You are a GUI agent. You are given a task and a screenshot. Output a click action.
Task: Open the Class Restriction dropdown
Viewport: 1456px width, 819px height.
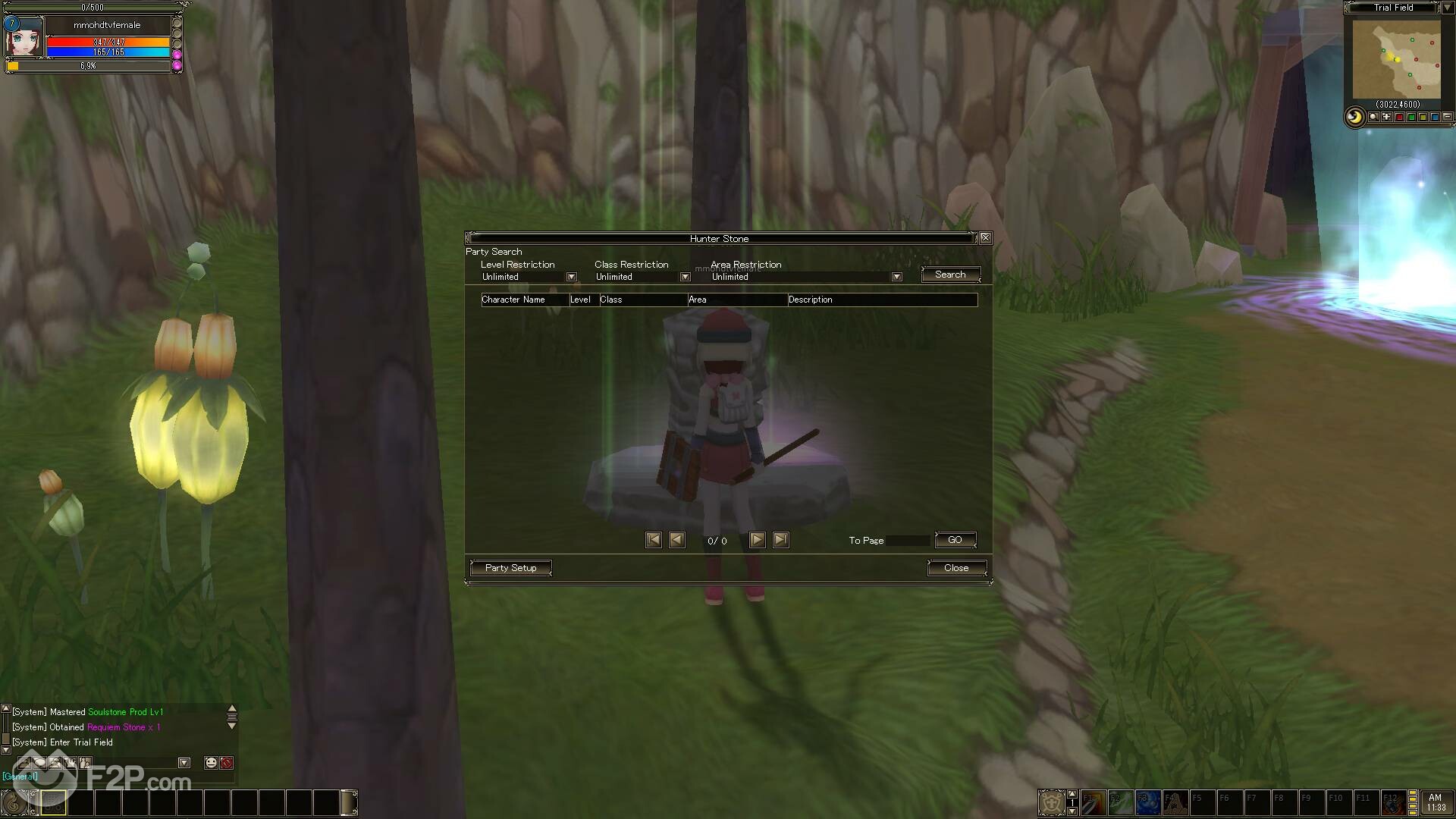[x=685, y=277]
